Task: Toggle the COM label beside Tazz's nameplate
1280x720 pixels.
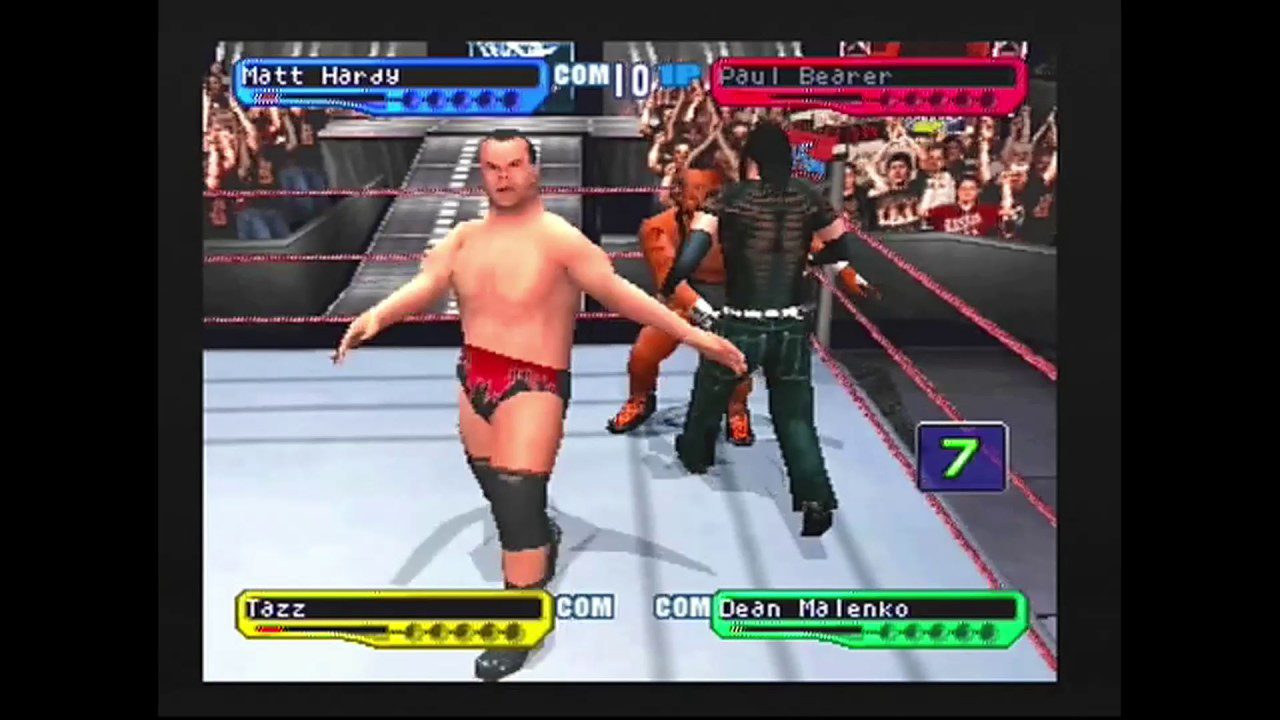Action: click(586, 608)
